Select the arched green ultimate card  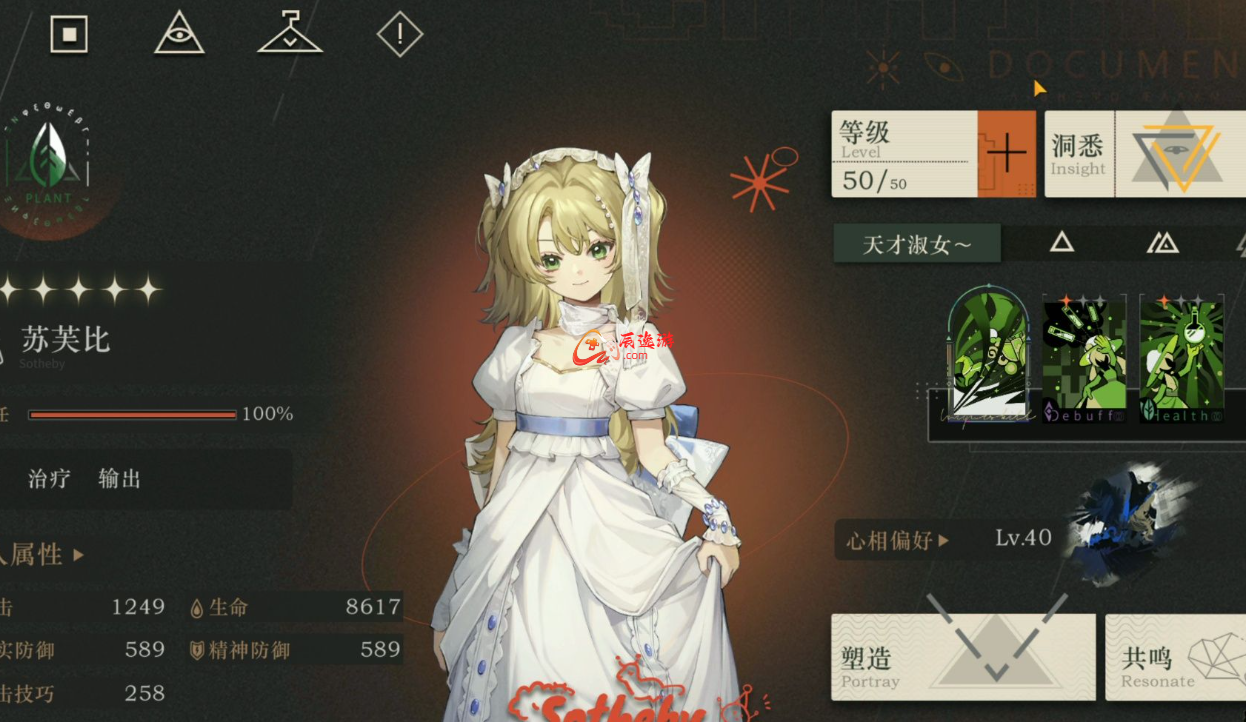tap(988, 353)
